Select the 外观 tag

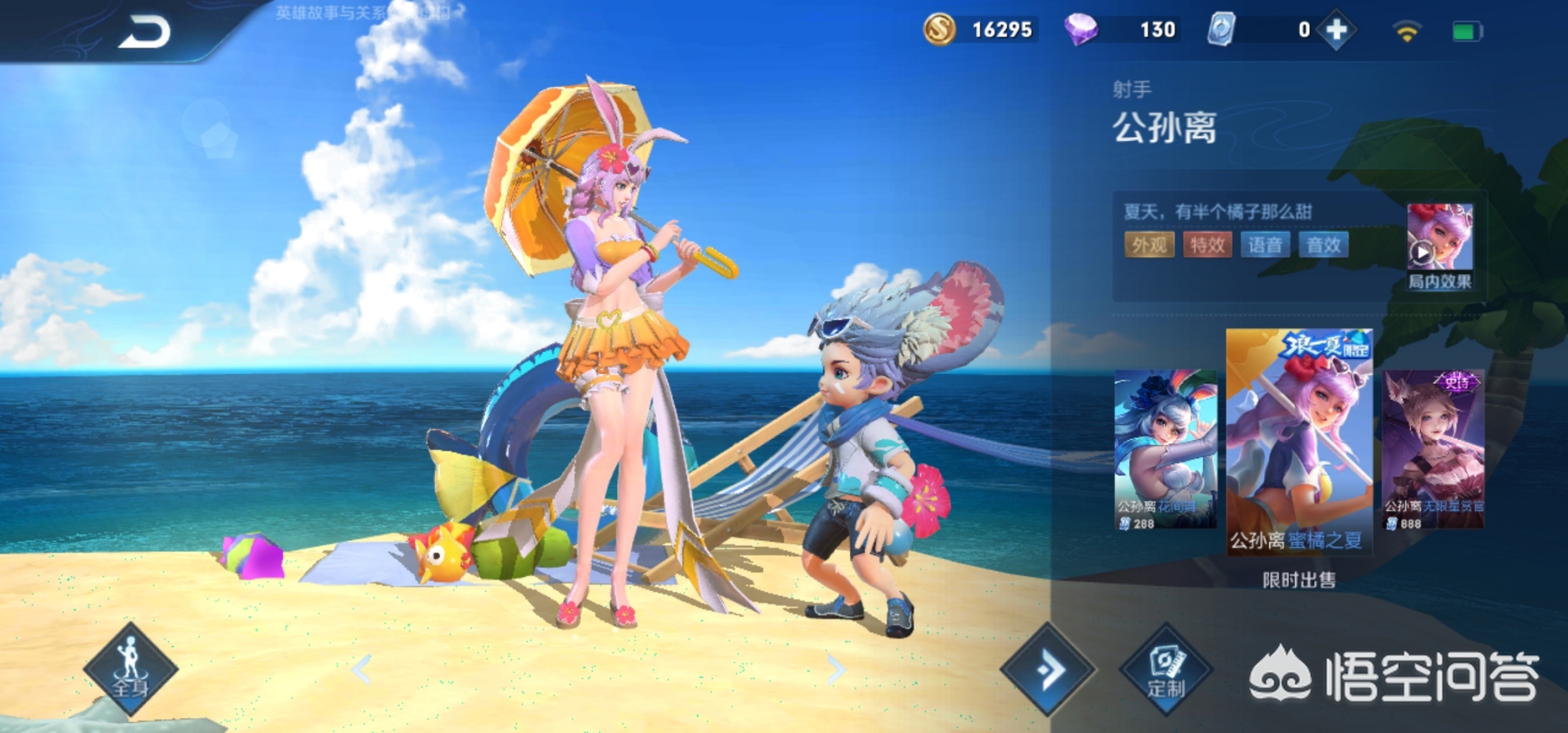click(x=1149, y=245)
